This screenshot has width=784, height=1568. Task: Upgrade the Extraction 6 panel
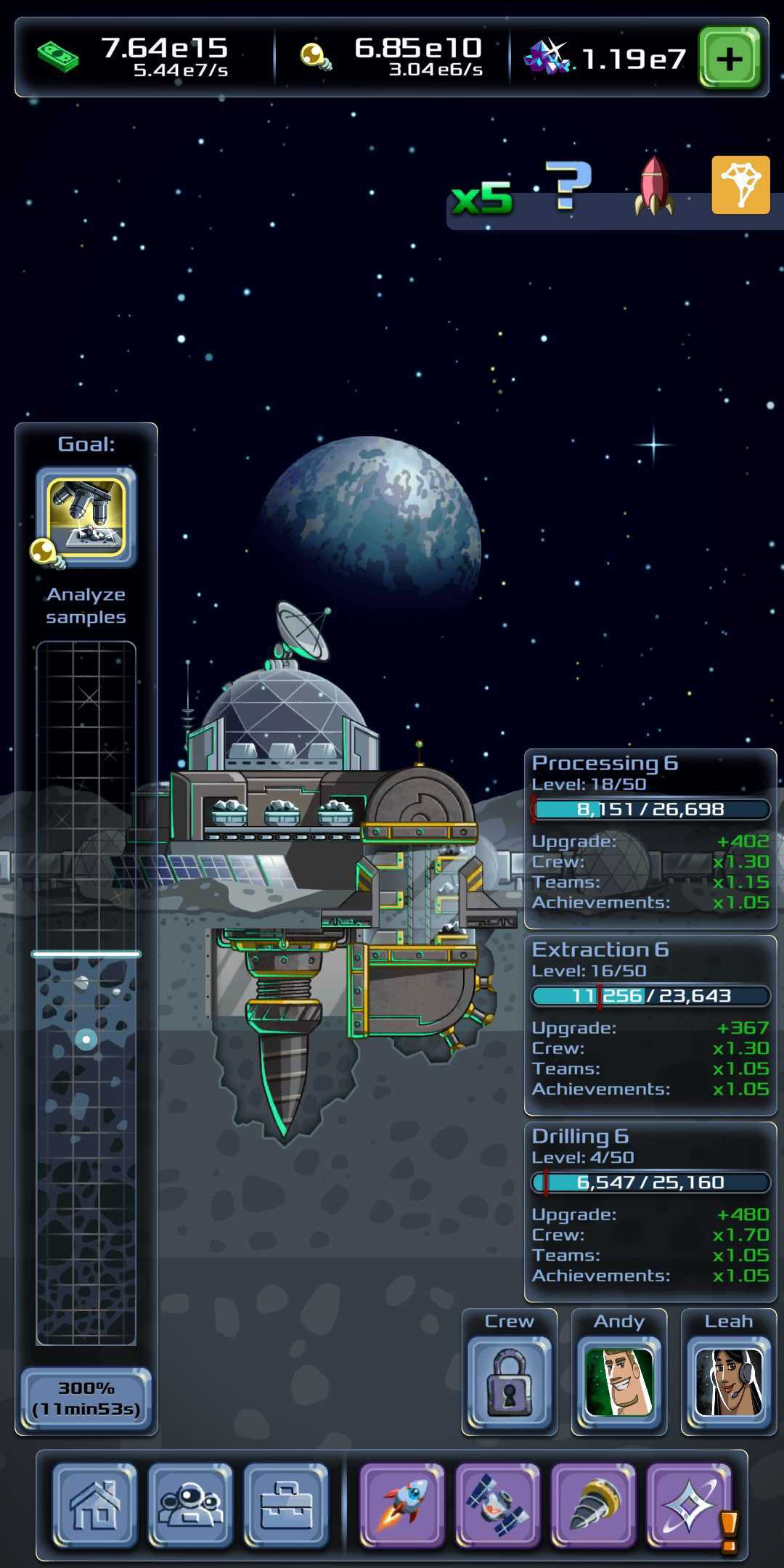650,1025
